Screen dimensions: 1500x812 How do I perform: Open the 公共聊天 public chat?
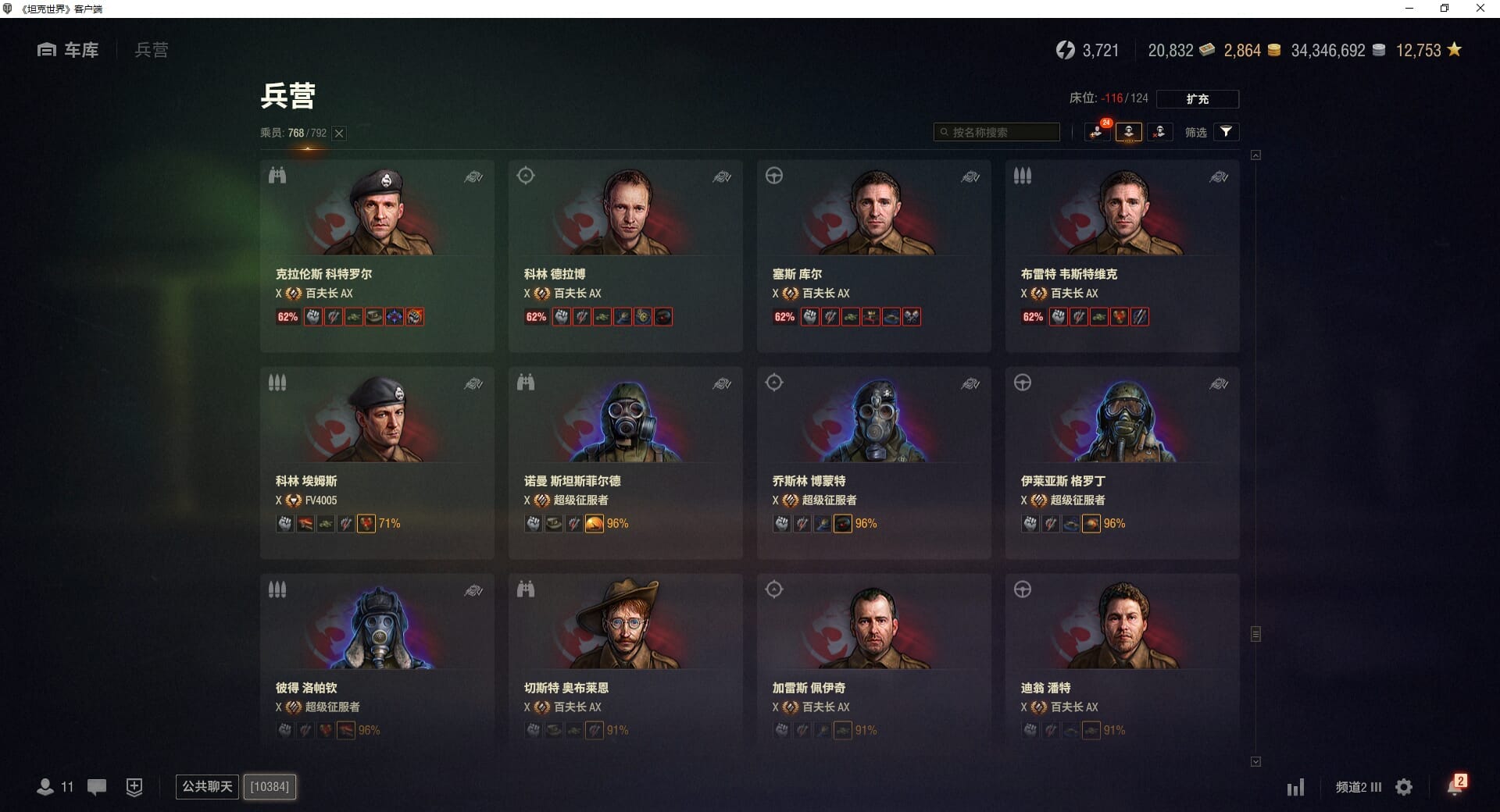coord(207,786)
